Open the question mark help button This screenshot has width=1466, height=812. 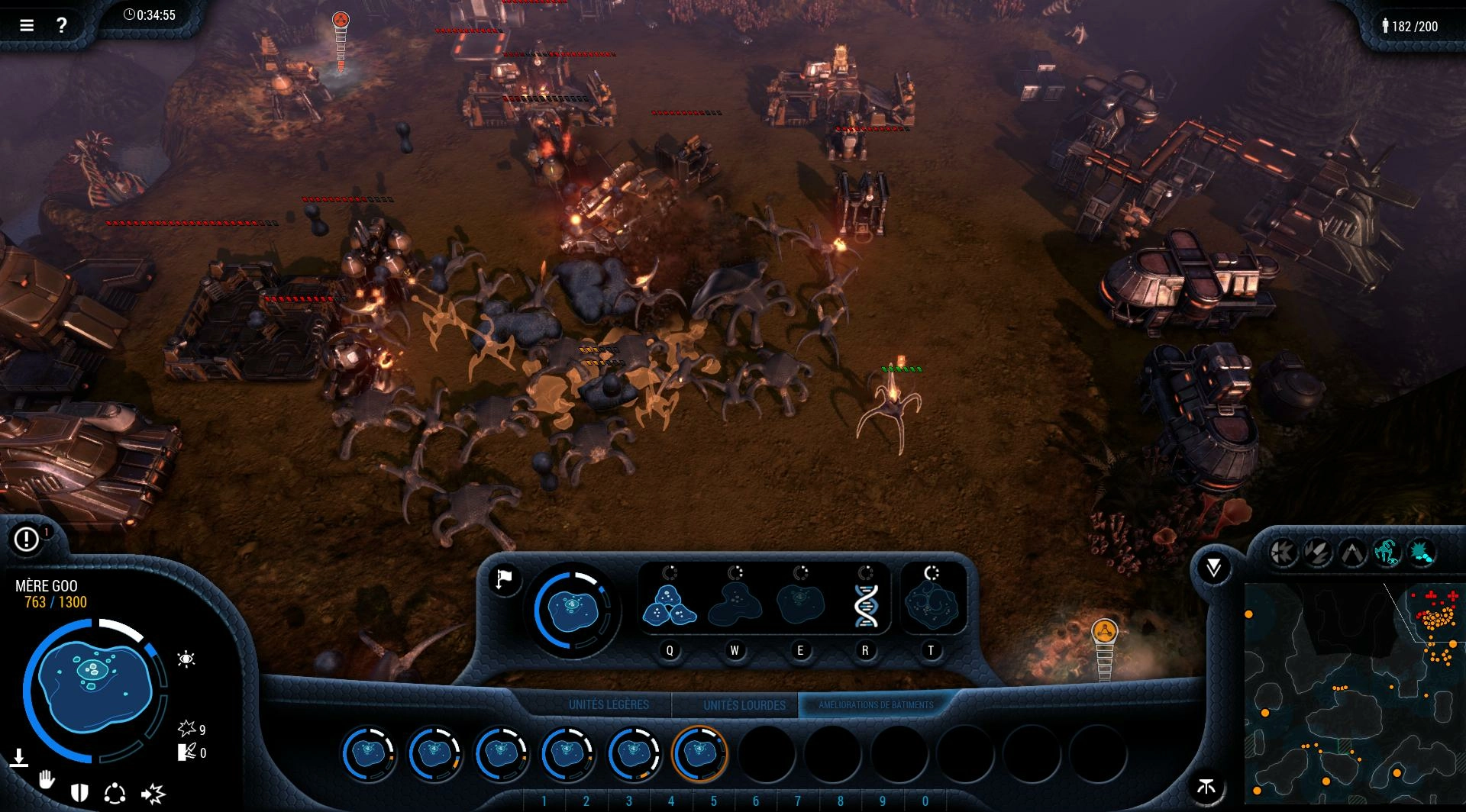[62, 25]
